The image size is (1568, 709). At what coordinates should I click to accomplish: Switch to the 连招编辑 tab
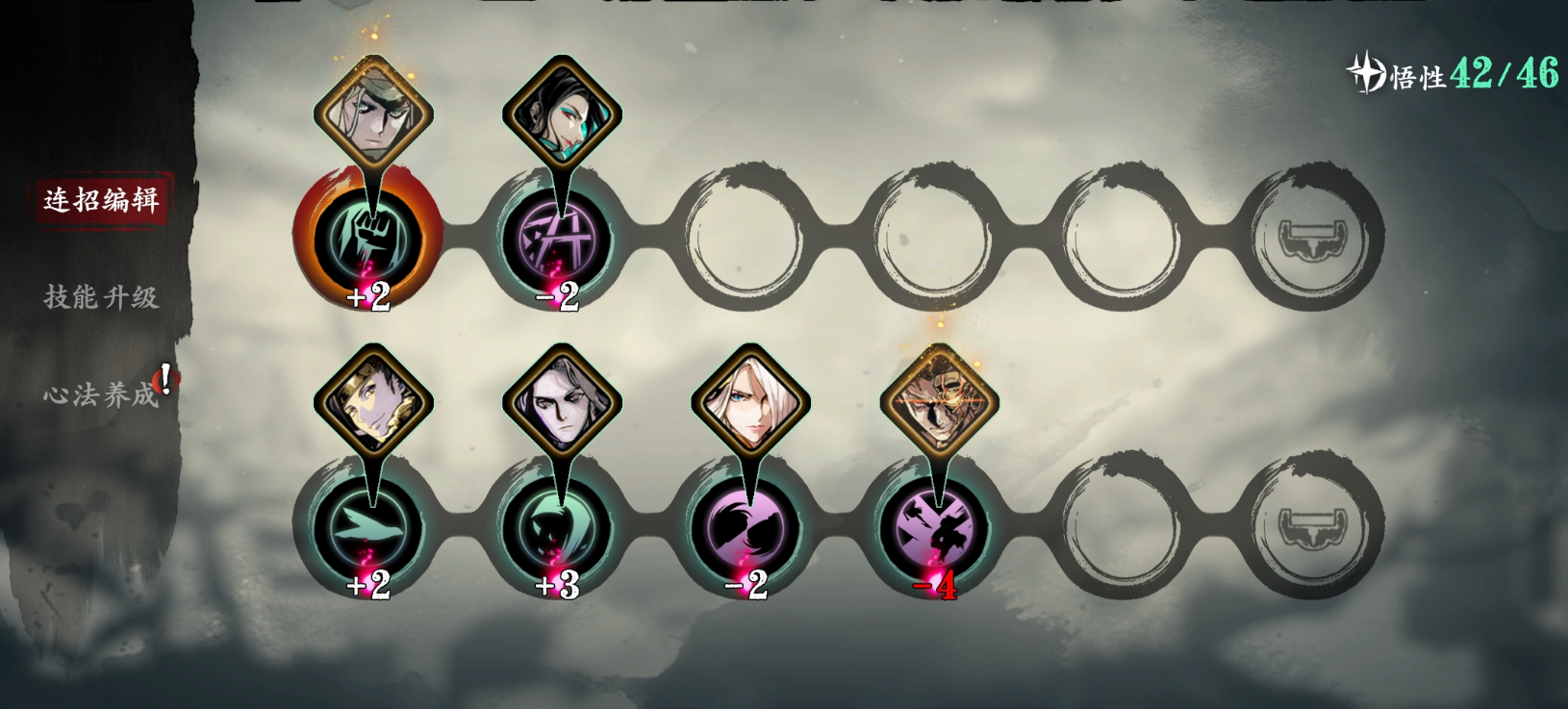pyautogui.click(x=101, y=199)
